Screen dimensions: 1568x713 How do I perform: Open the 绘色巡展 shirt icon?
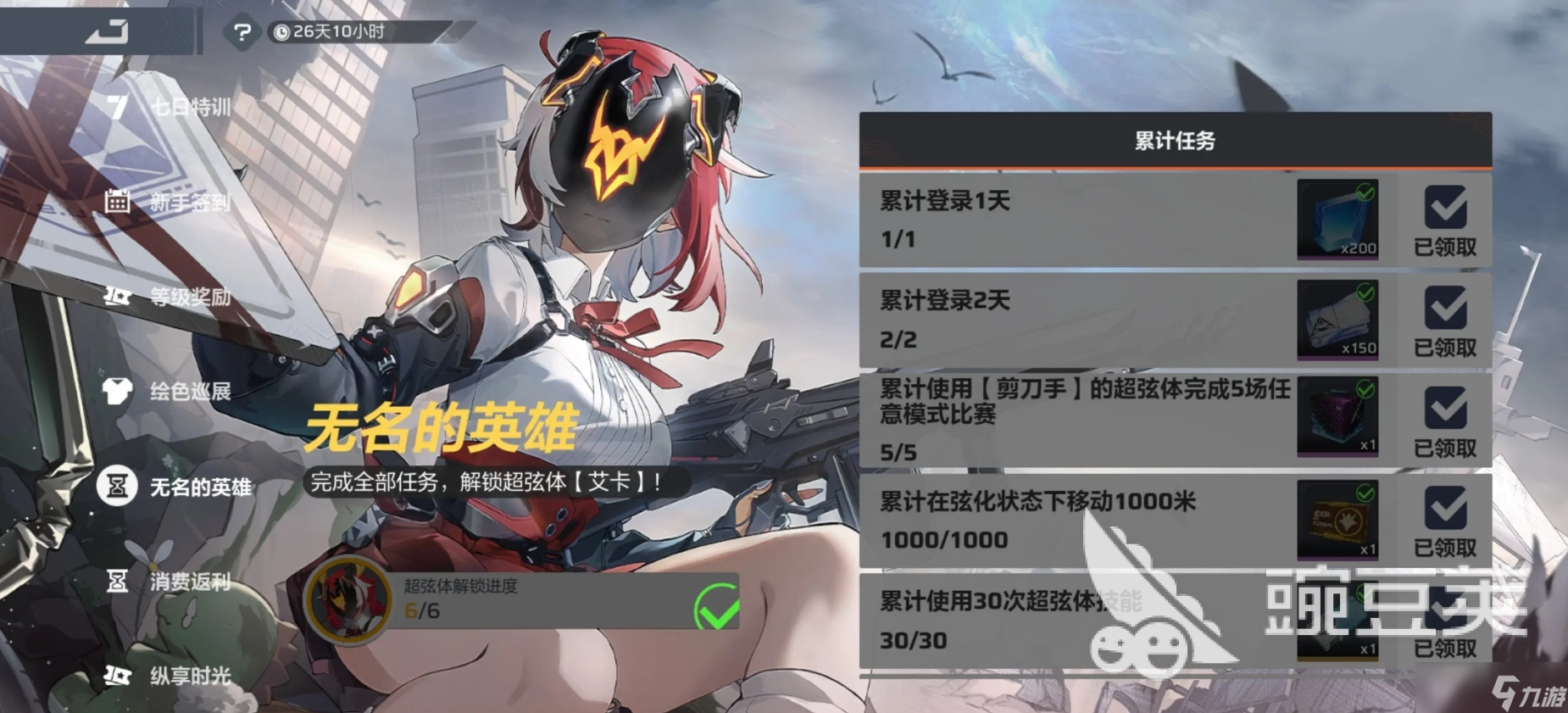click(x=116, y=393)
